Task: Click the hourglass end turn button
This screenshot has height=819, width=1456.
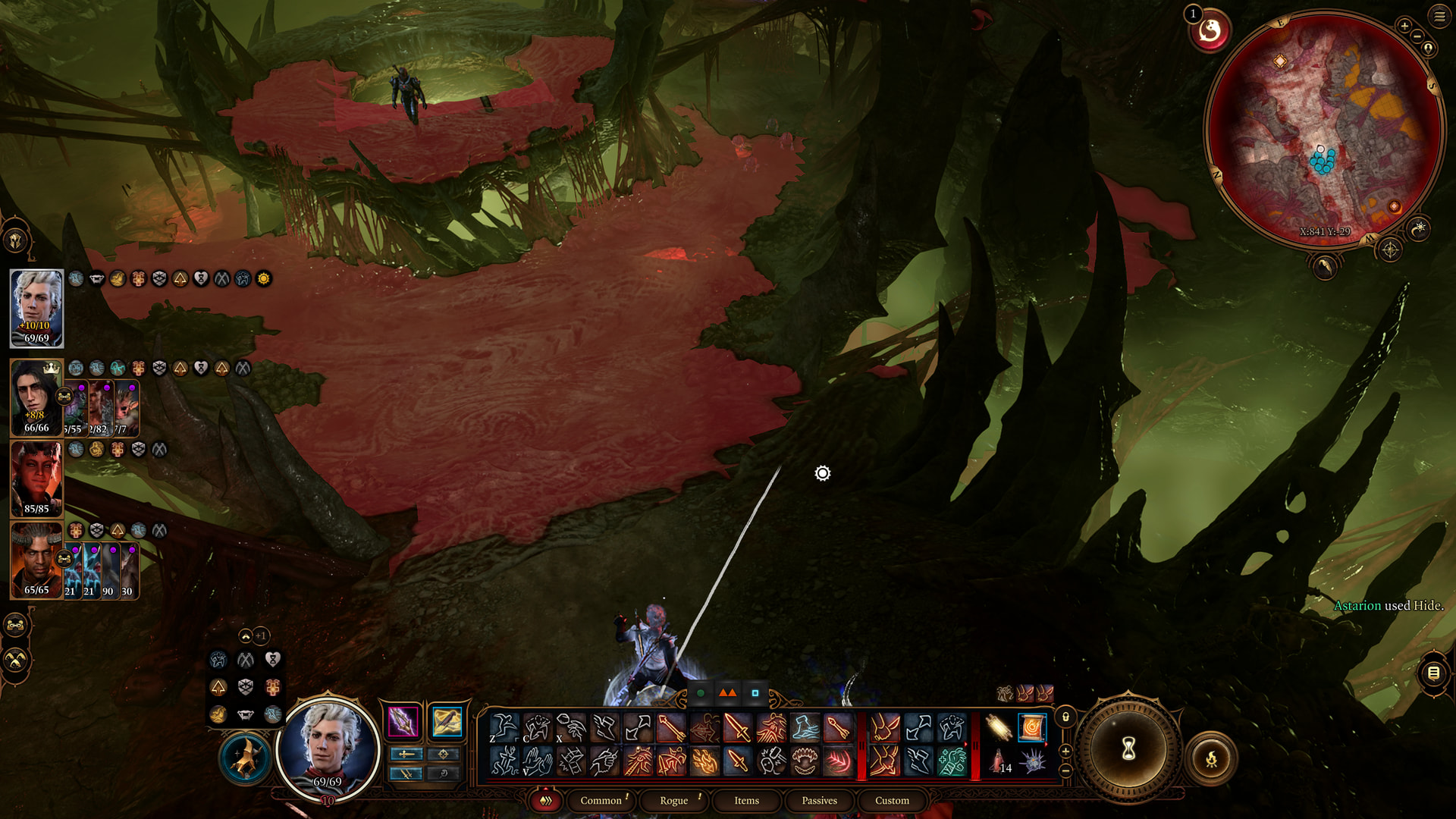Action: tap(1128, 749)
